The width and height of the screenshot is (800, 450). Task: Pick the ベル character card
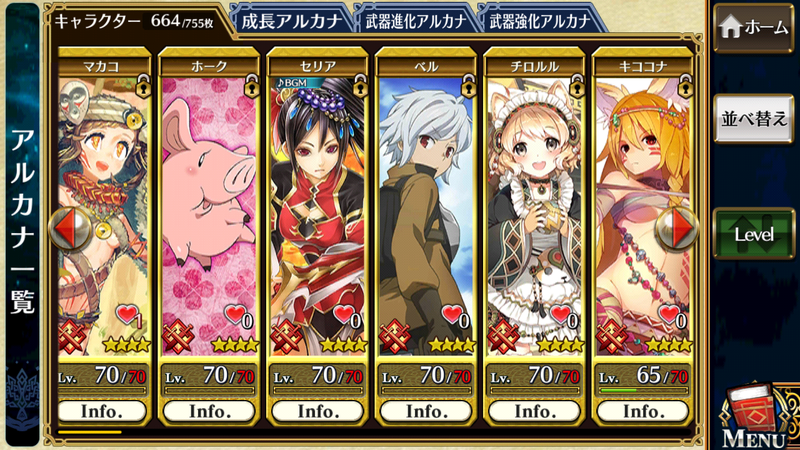(x=426, y=200)
